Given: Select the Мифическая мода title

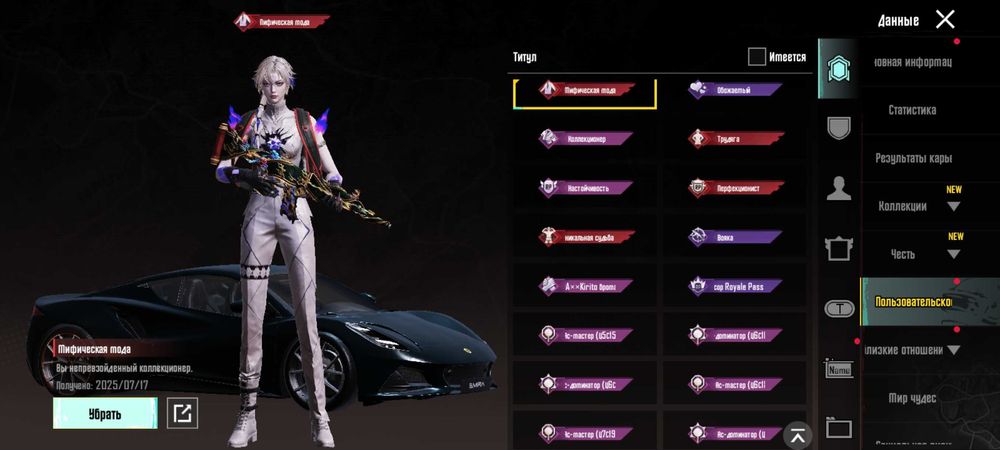Looking at the screenshot, I should [585, 90].
